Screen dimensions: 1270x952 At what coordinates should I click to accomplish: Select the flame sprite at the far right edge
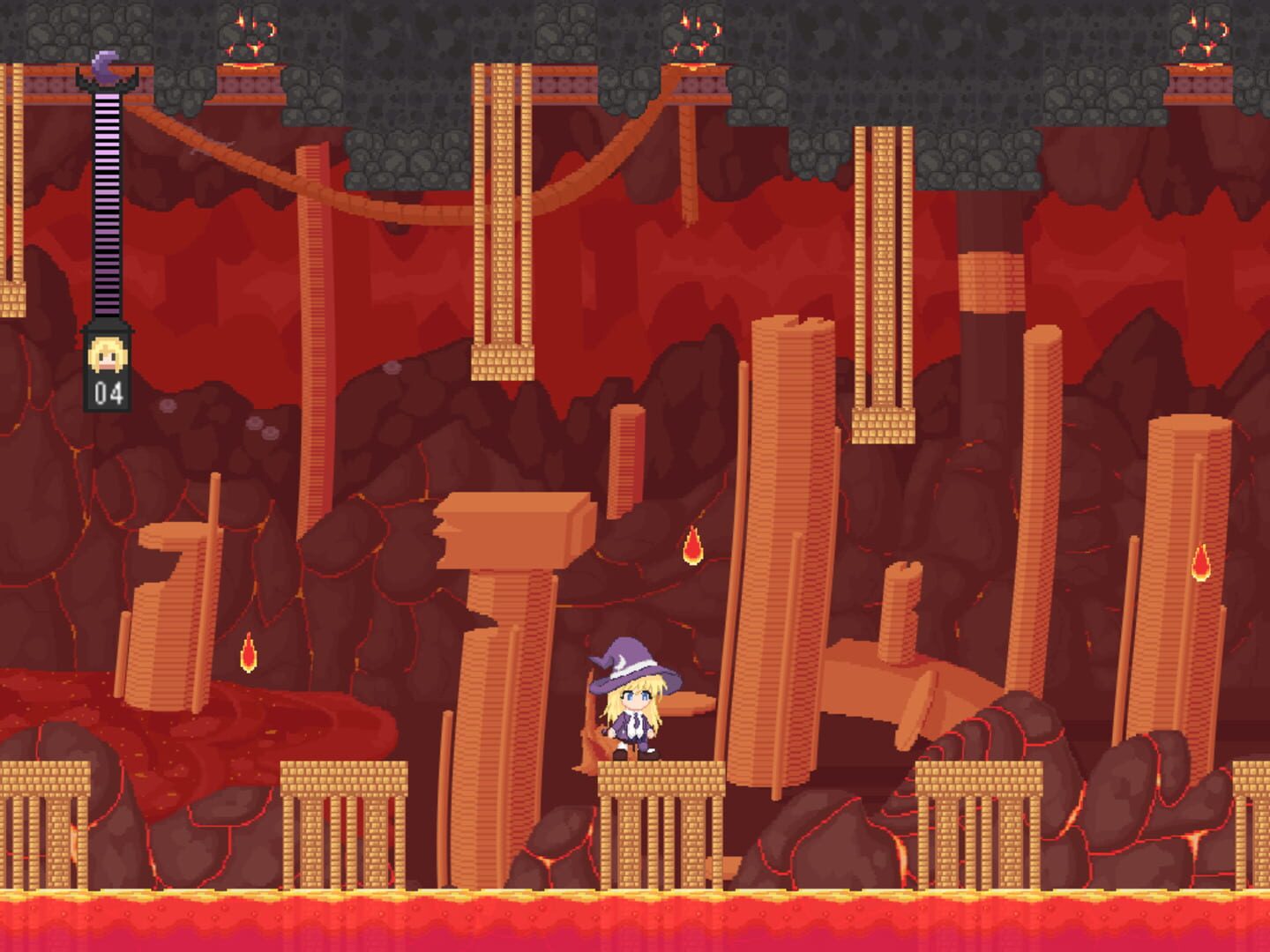(x=1200, y=562)
